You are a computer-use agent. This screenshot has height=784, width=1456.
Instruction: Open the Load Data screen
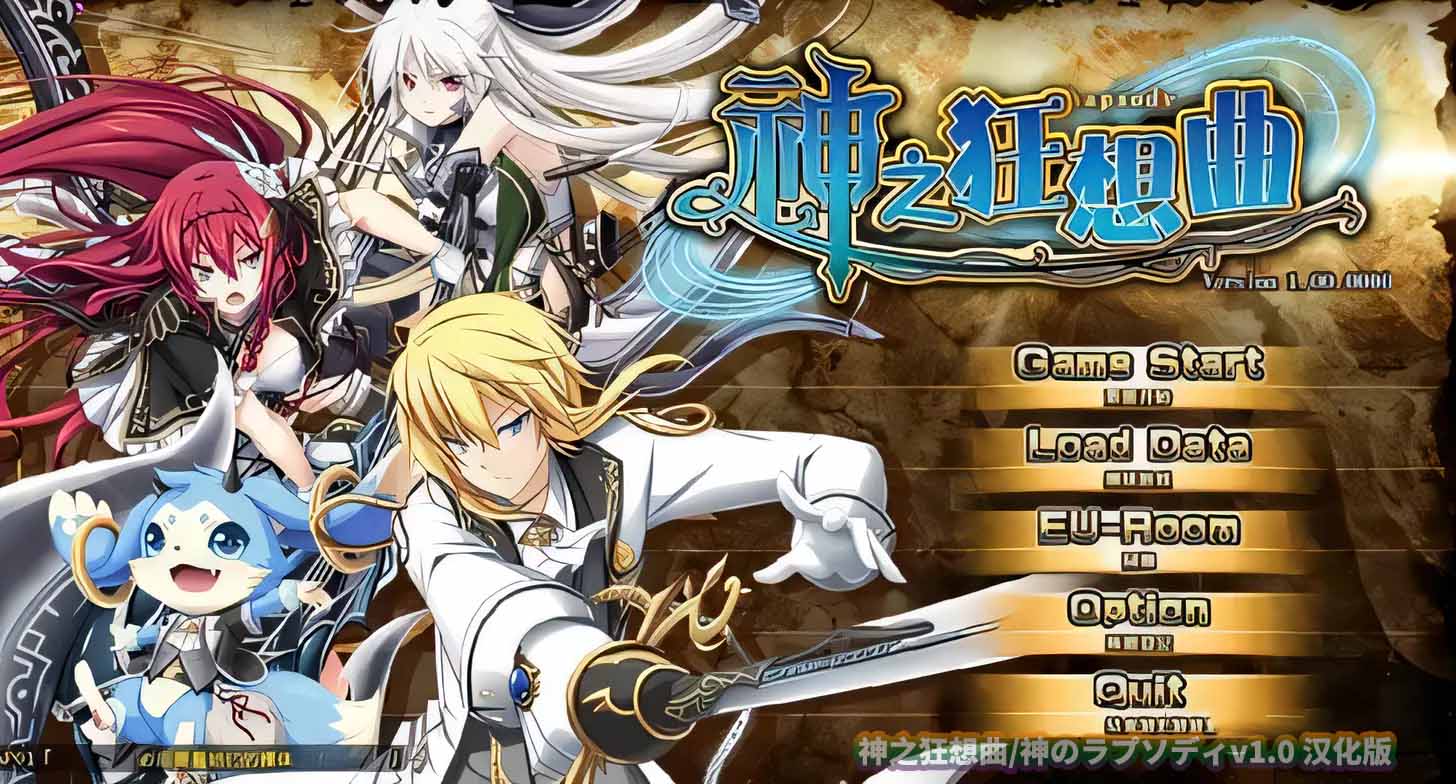coord(1140,447)
